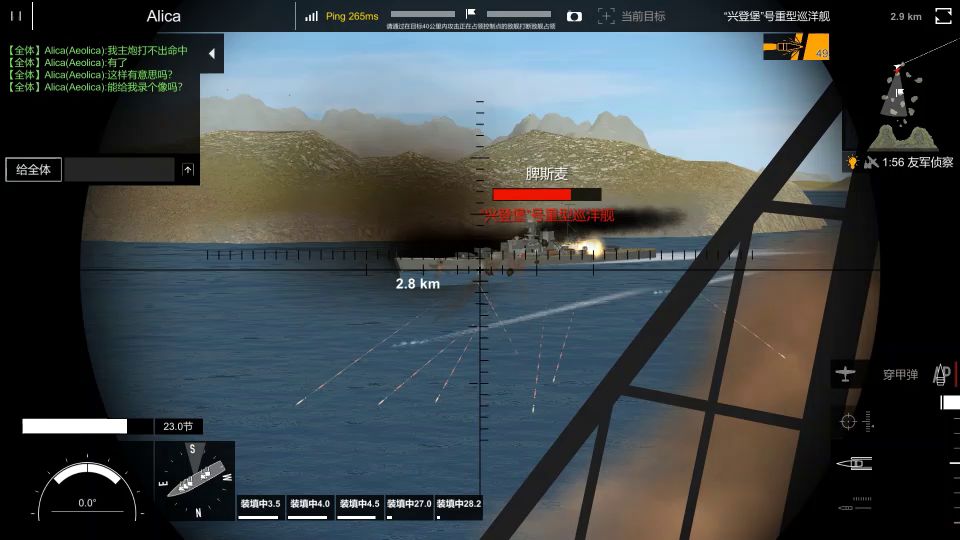This screenshot has height=540, width=960.
Task: Click the ship compass turret indicator
Action: (195, 481)
